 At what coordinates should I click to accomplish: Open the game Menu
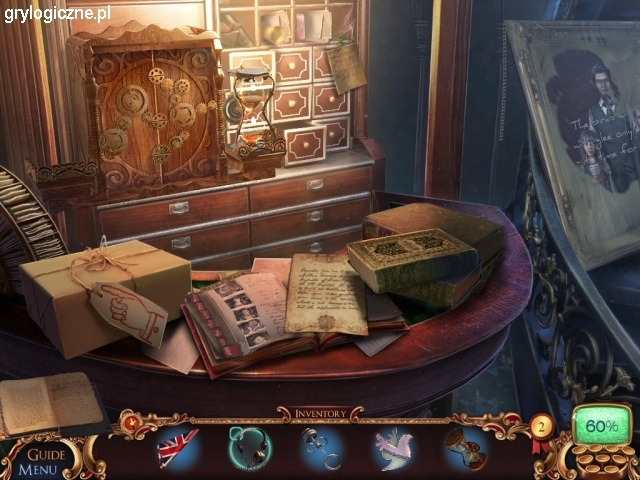(x=38, y=468)
